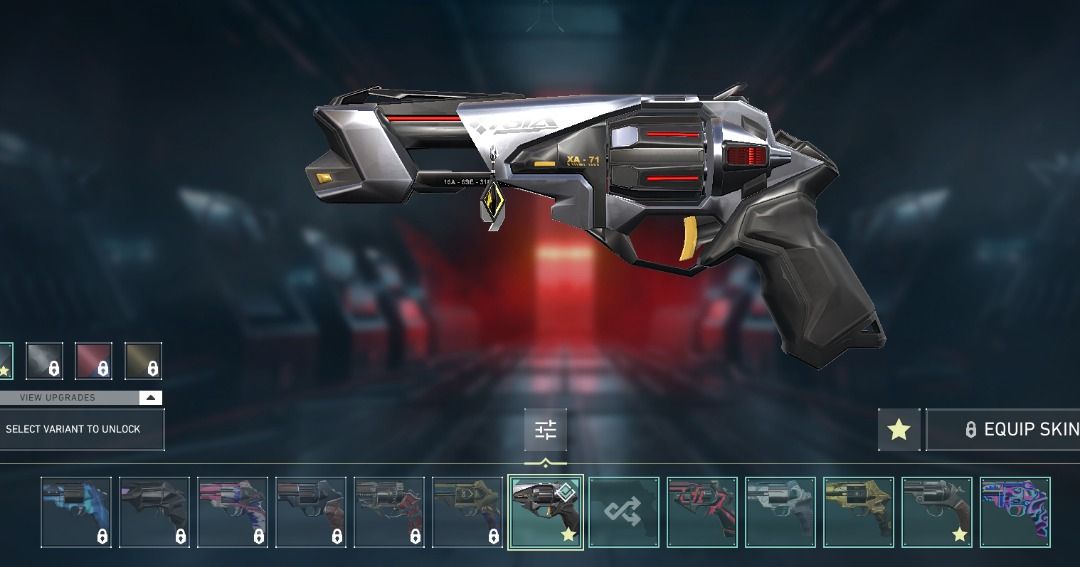Choose the locked red color variant

tap(94, 361)
